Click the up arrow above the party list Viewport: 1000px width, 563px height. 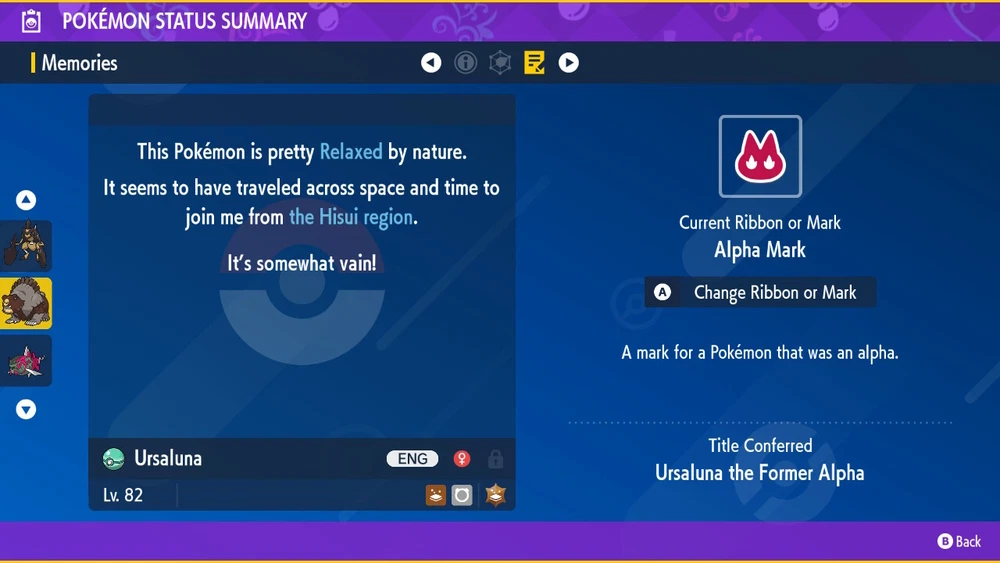pyautogui.click(x=26, y=200)
